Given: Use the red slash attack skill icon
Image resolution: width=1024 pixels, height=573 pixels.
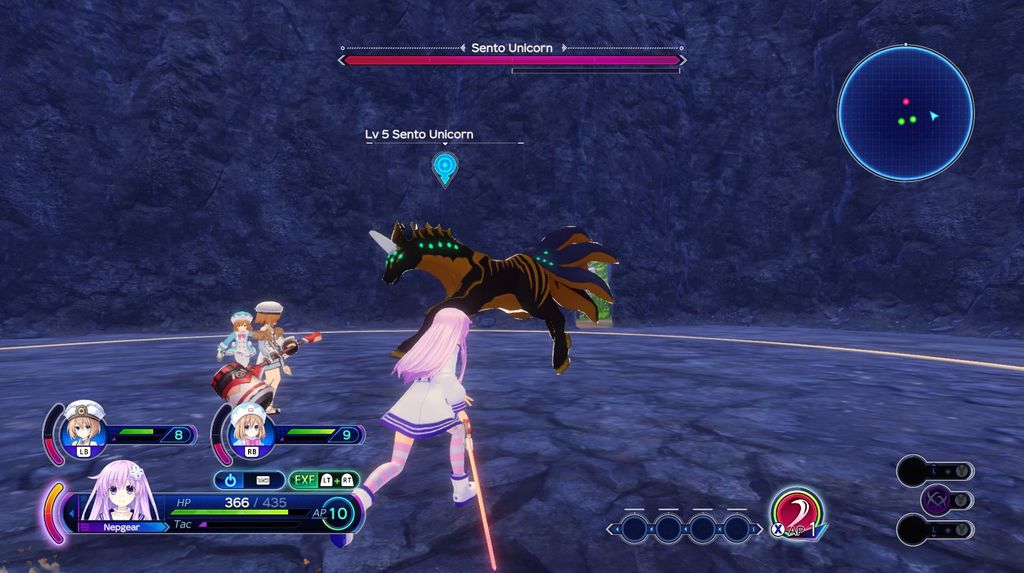Looking at the screenshot, I should [x=796, y=514].
